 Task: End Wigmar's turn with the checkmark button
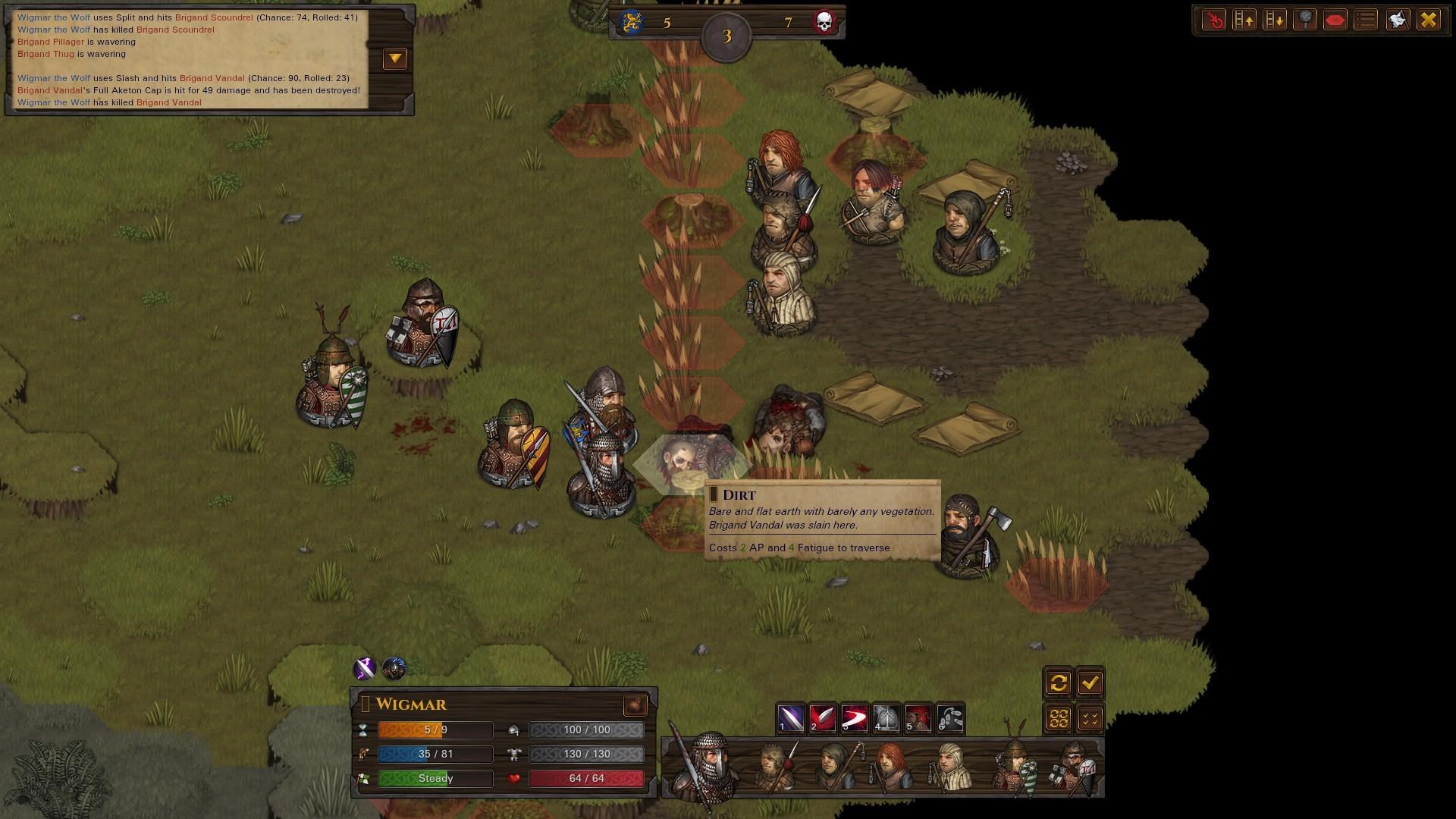pos(1090,683)
